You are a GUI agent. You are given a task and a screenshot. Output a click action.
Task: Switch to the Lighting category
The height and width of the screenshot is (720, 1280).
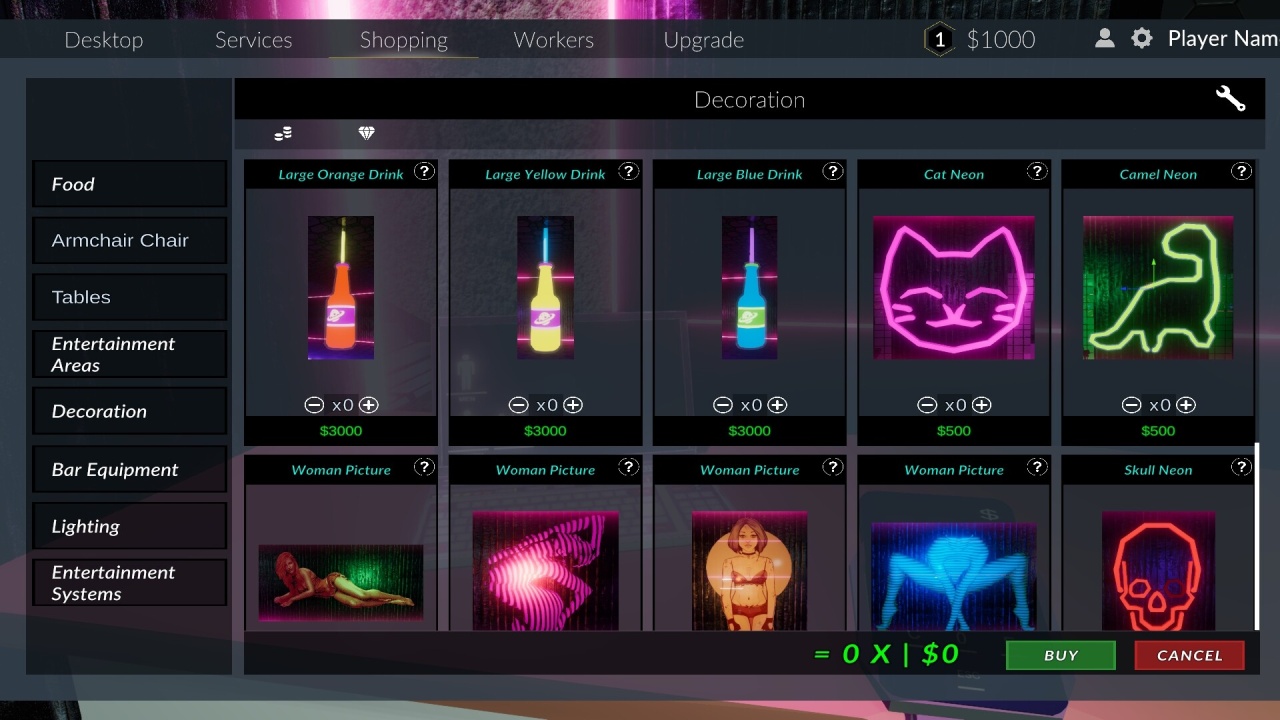pos(129,526)
